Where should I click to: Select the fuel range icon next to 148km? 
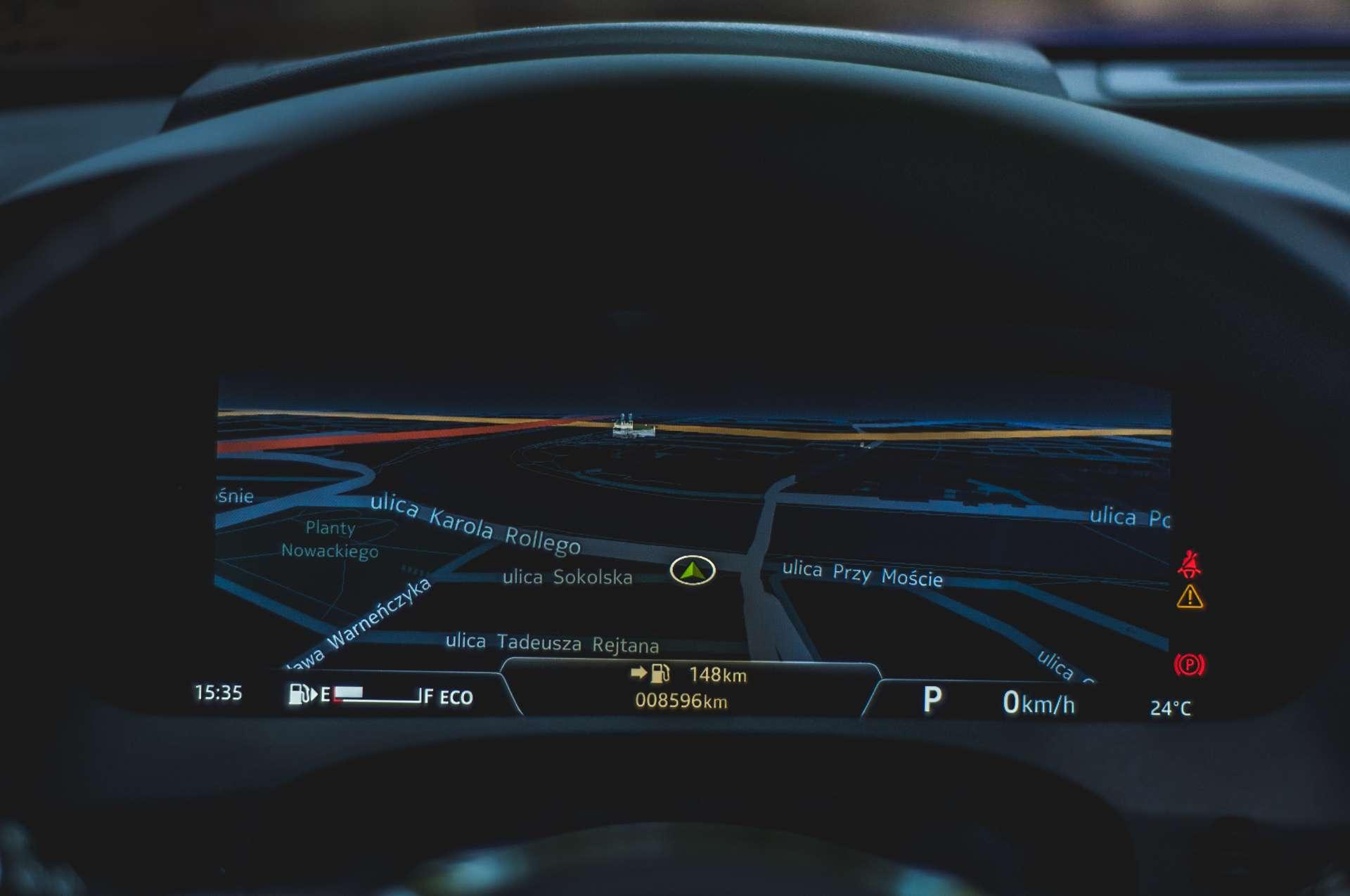click(659, 673)
